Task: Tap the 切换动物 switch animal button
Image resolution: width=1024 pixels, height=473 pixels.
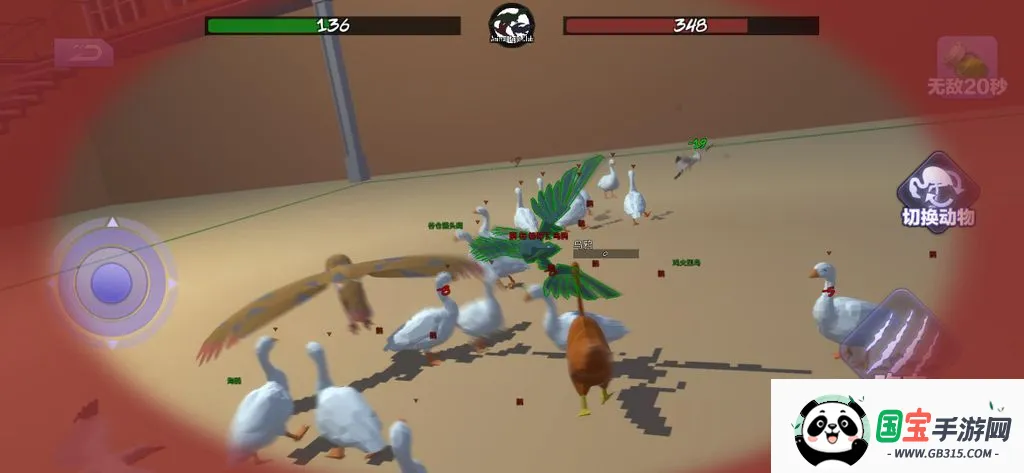Action: (x=937, y=191)
